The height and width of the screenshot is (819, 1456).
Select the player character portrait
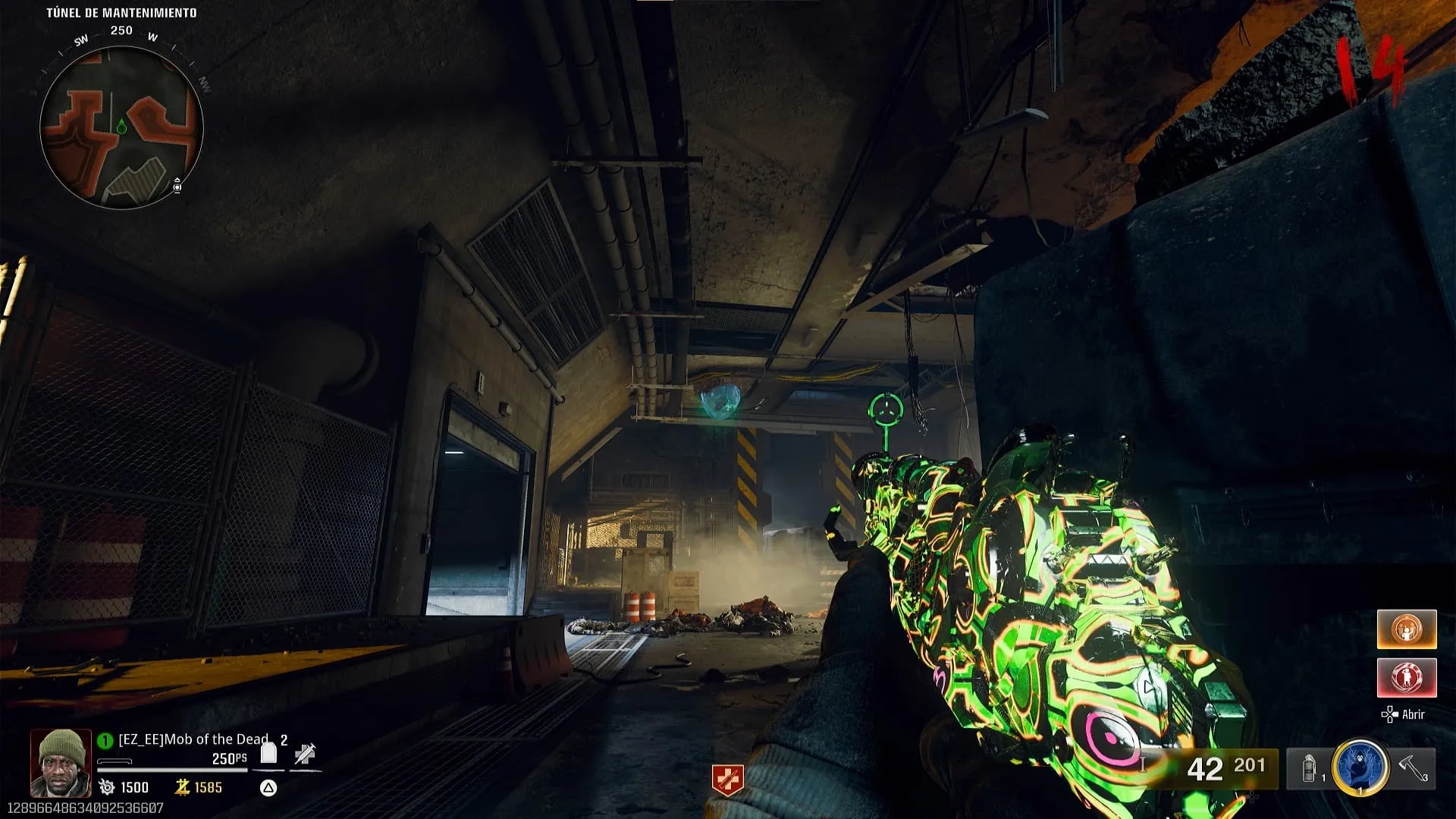(x=61, y=763)
